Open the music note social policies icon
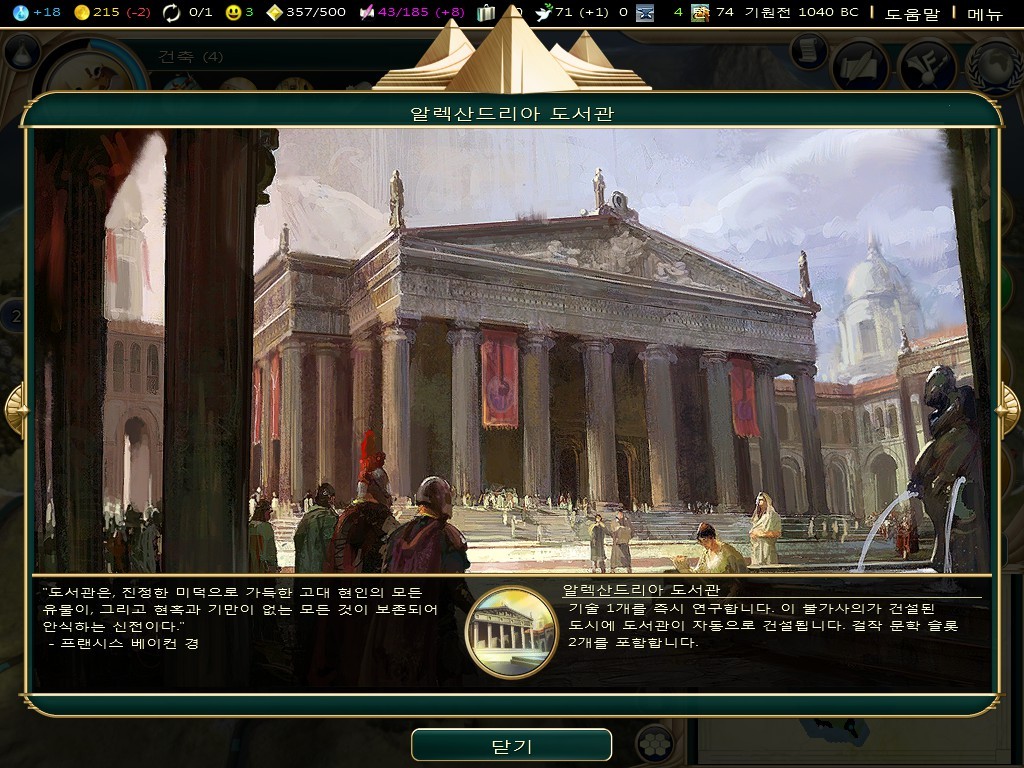This screenshot has width=1024, height=768. coord(927,64)
